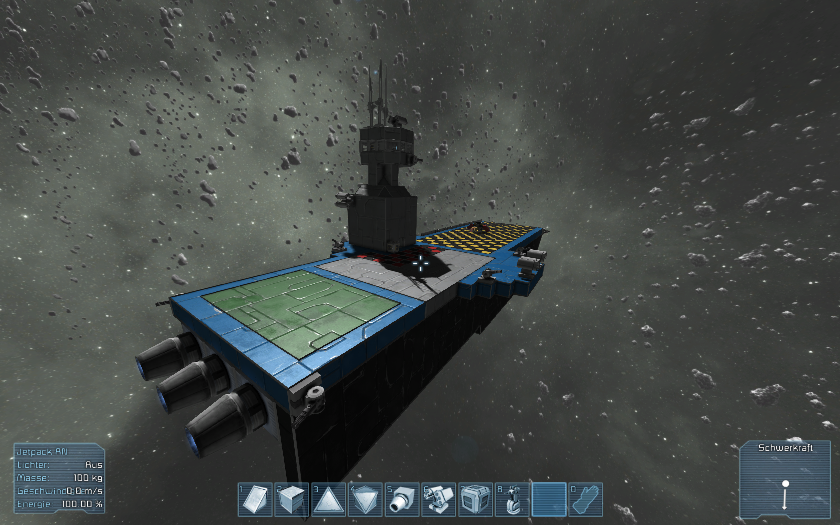Choose the gun turret block slot
Image resolution: width=840 pixels, height=525 pixels.
point(438,499)
